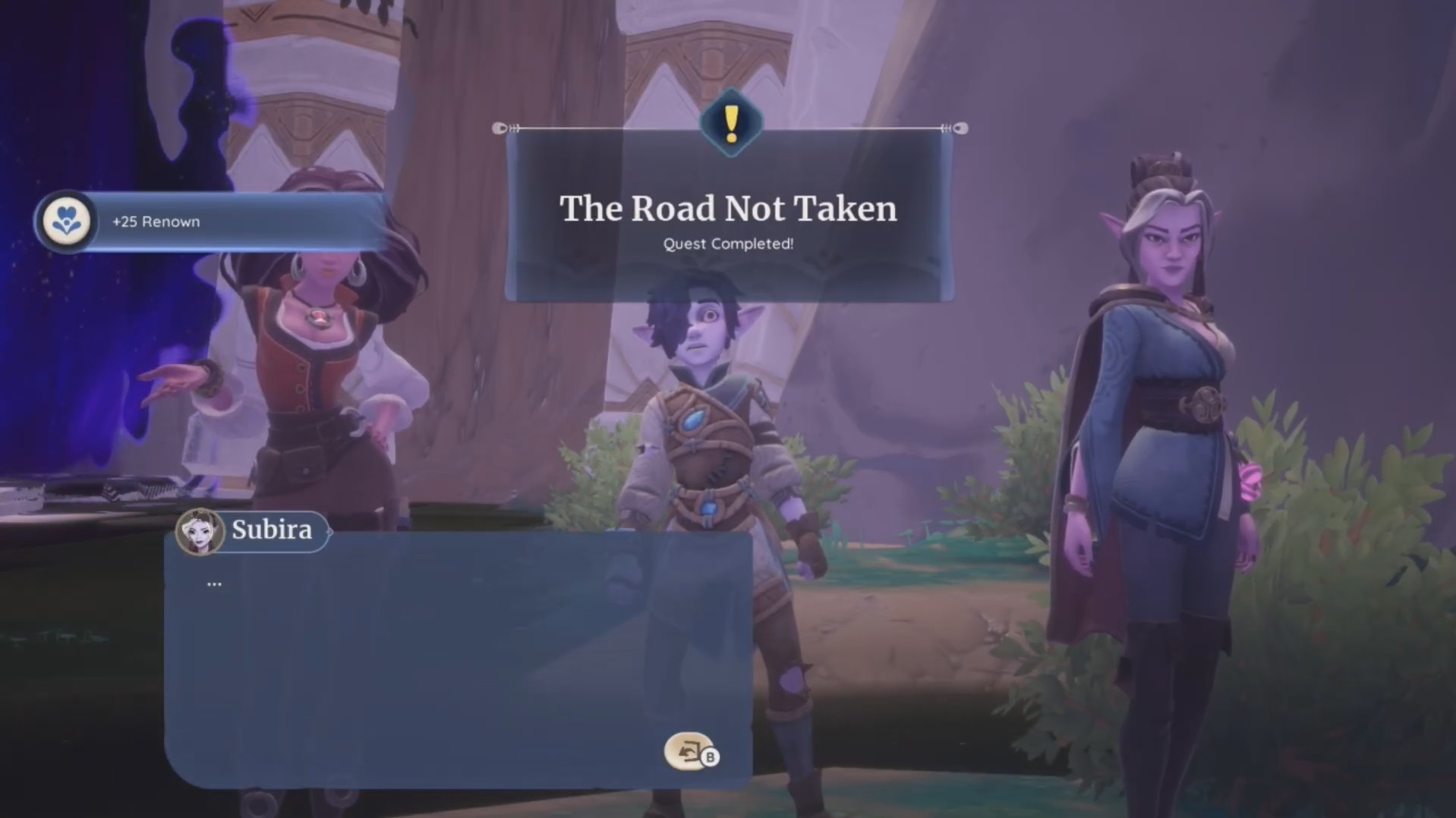Screen dimensions: 1456x818
Task: Click the blue Renown flower icon
Action: (67, 221)
